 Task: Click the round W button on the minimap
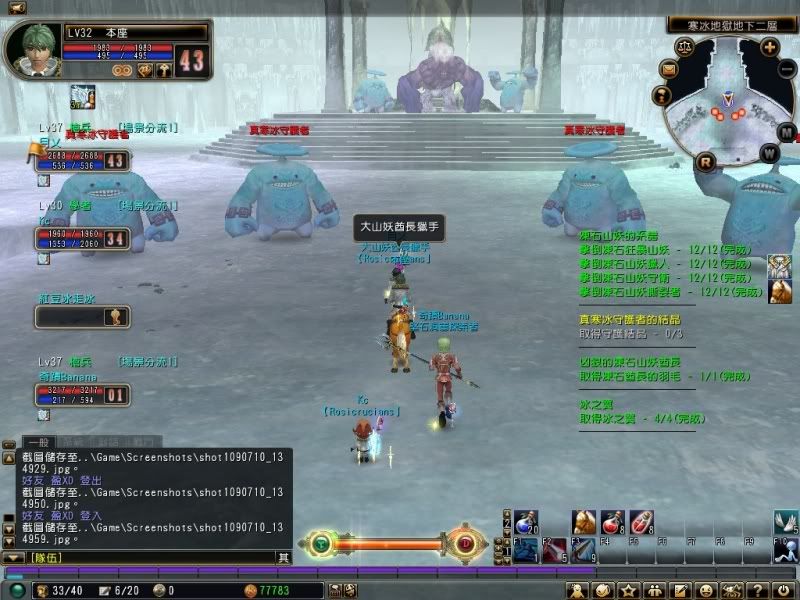coord(769,153)
